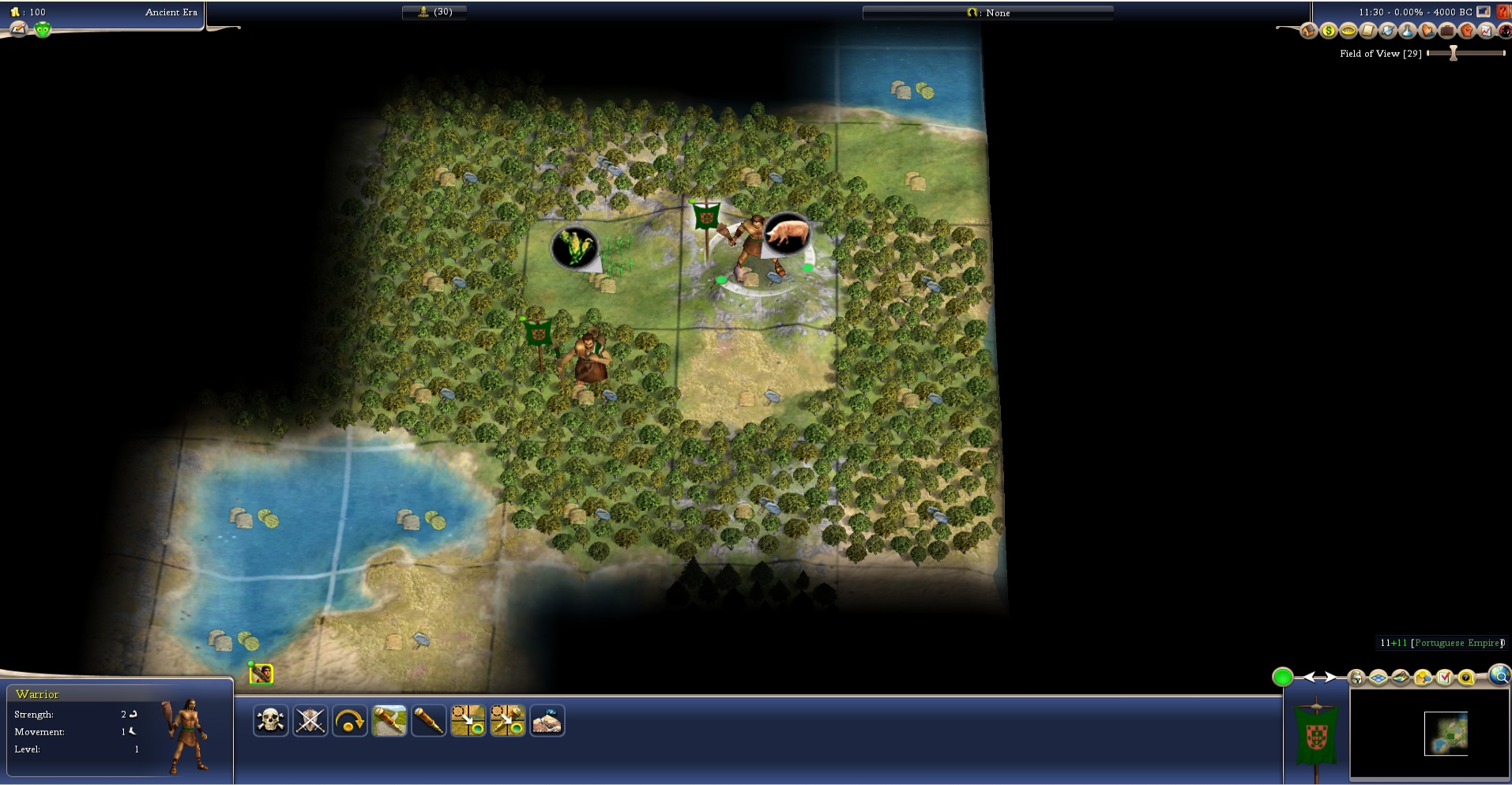End turn with the green circle button
The height and width of the screenshot is (785, 1512).
[x=1282, y=677]
